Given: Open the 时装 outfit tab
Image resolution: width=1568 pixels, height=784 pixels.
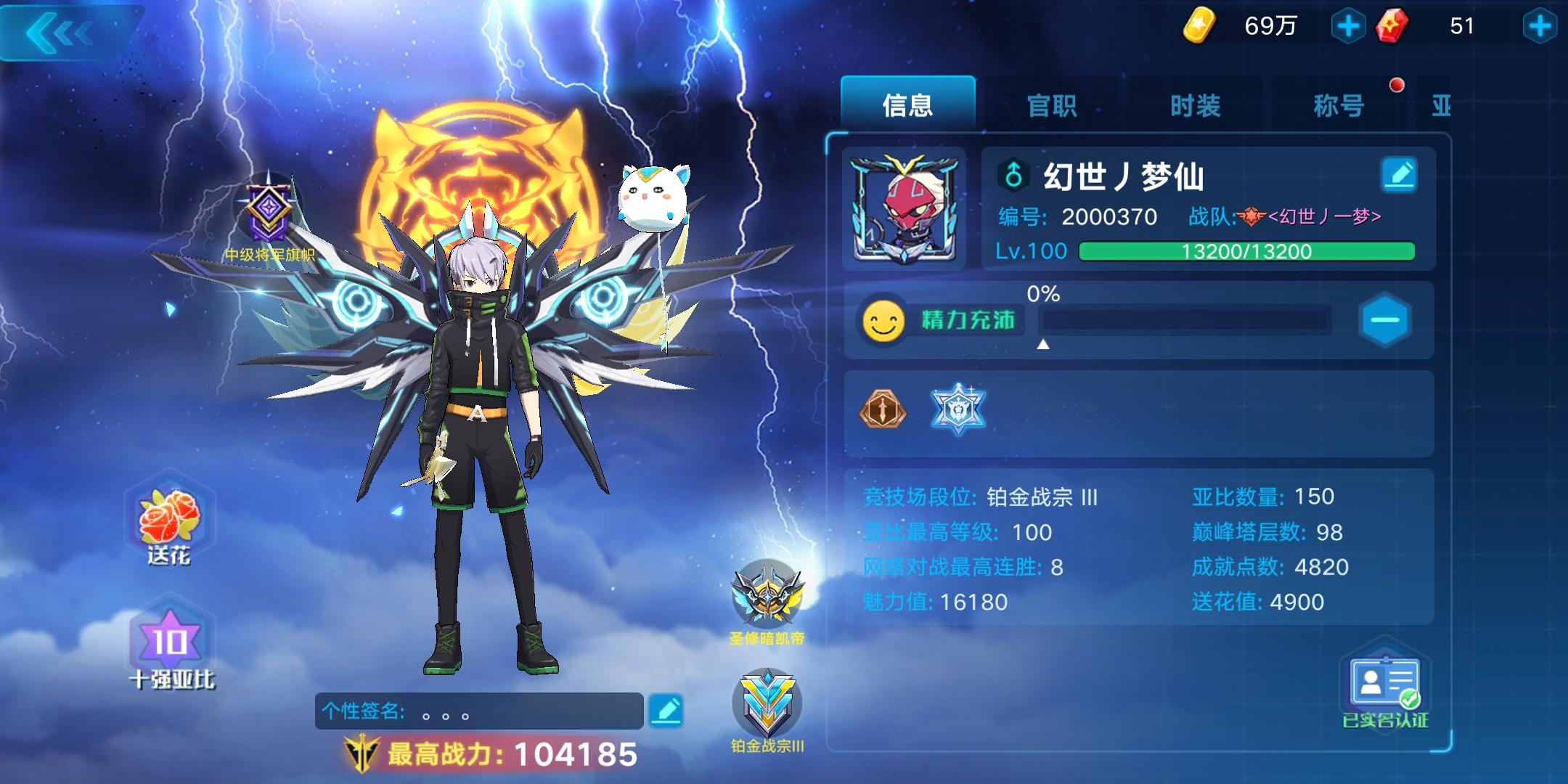Looking at the screenshot, I should pos(1194,104).
